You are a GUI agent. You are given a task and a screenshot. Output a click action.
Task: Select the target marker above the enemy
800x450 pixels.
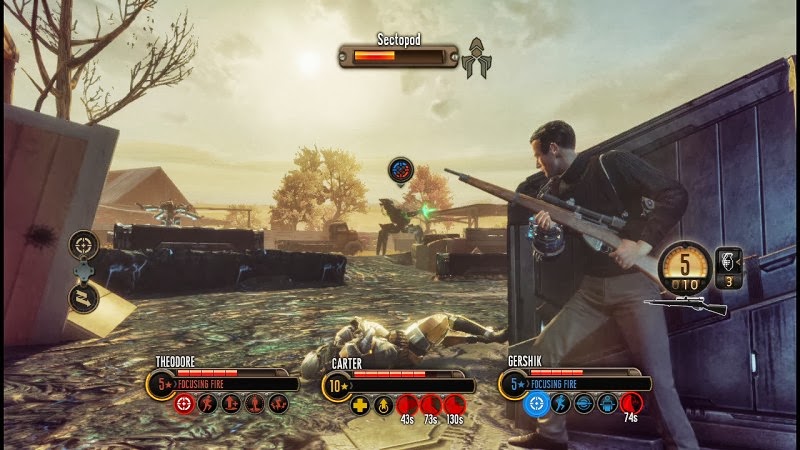pyautogui.click(x=401, y=171)
